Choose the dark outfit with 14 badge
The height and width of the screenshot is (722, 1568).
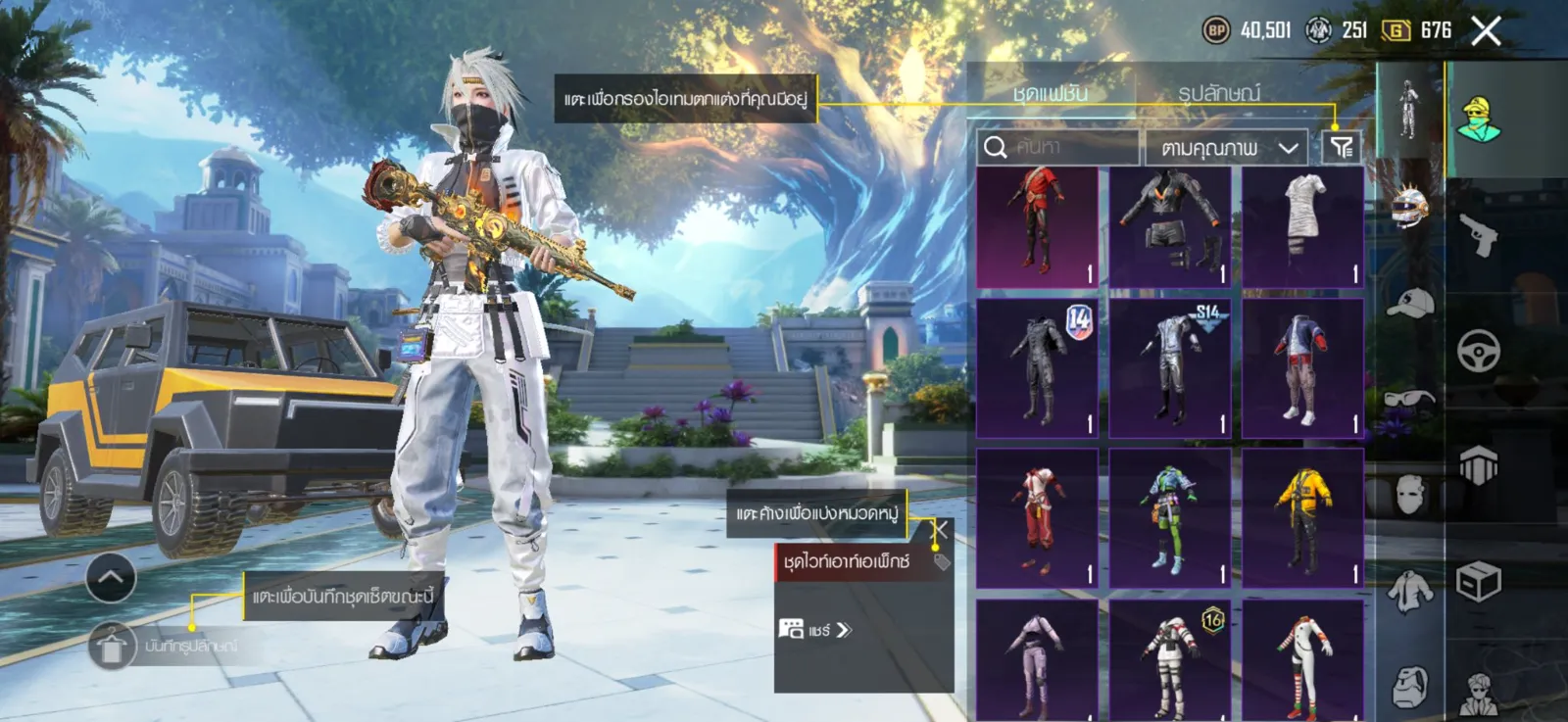tap(1038, 368)
